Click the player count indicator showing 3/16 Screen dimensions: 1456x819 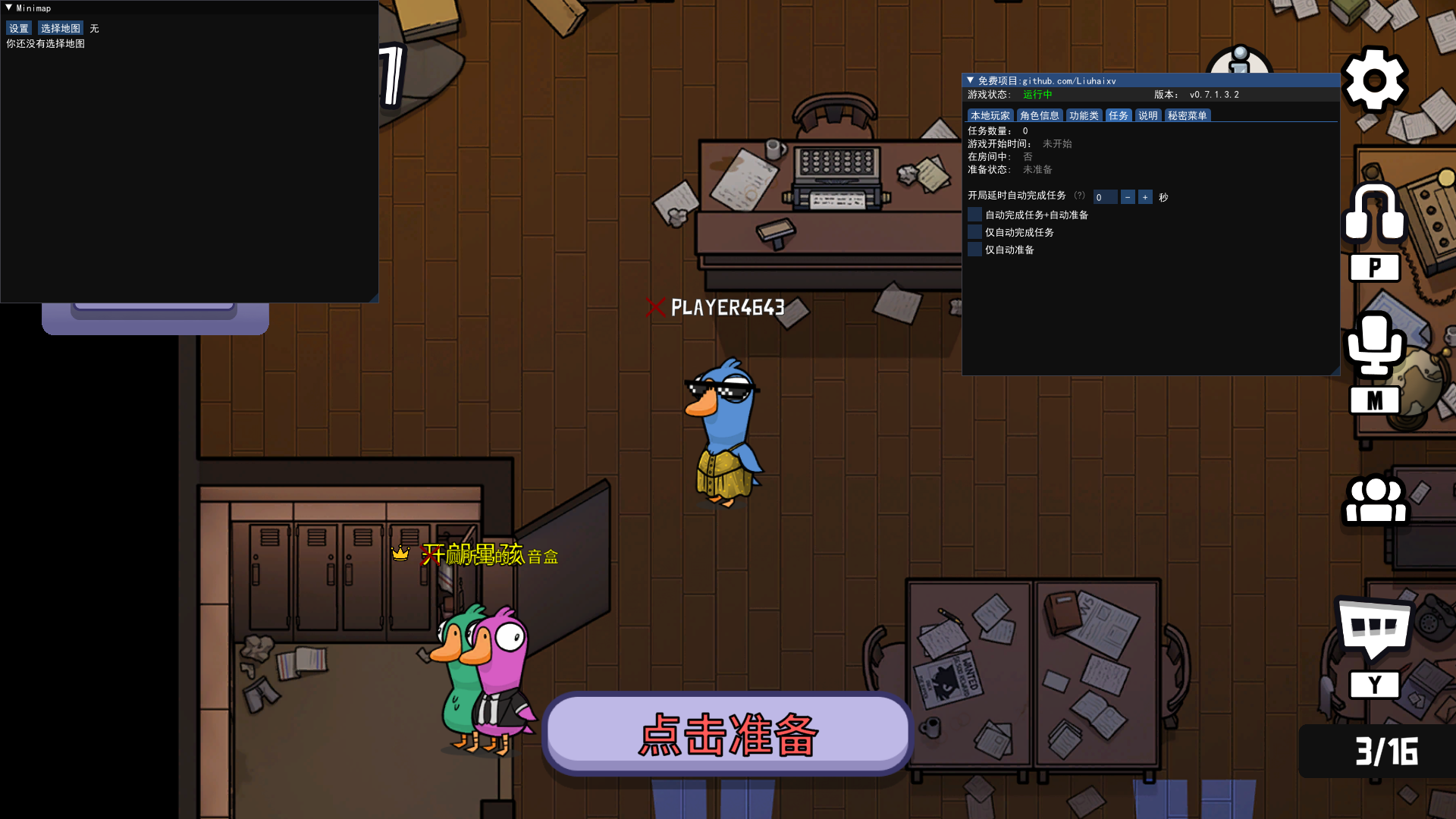coord(1388,752)
